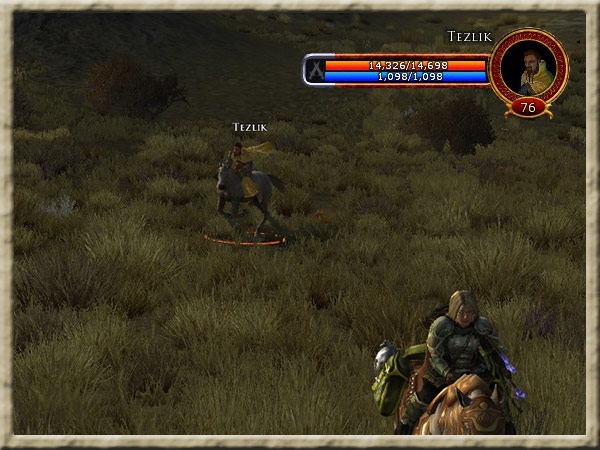Click the crossed-swords class icon beside the bars
This screenshot has height=450, width=600.
pos(315,70)
